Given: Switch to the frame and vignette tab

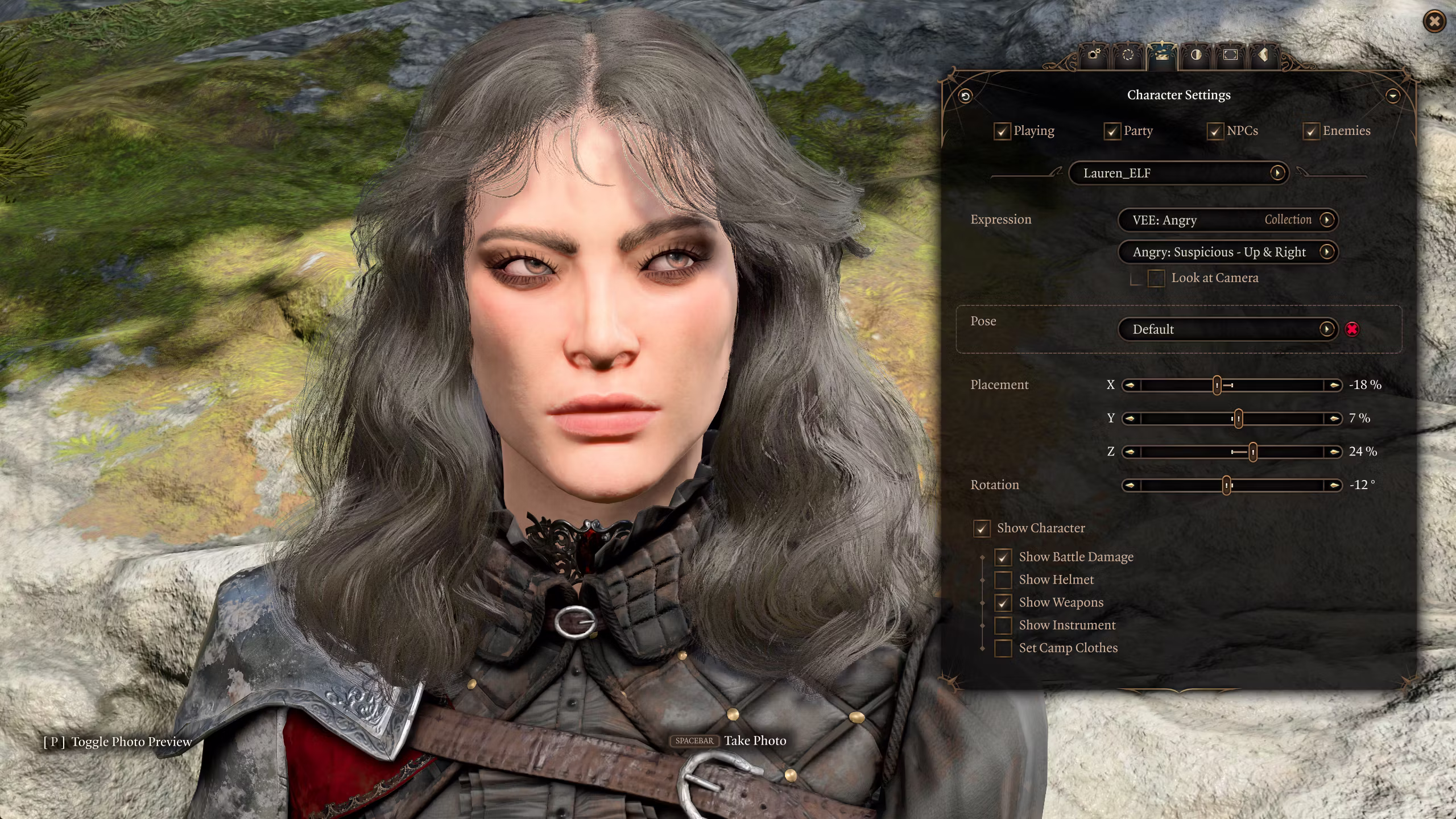Looking at the screenshot, I should point(1230,55).
